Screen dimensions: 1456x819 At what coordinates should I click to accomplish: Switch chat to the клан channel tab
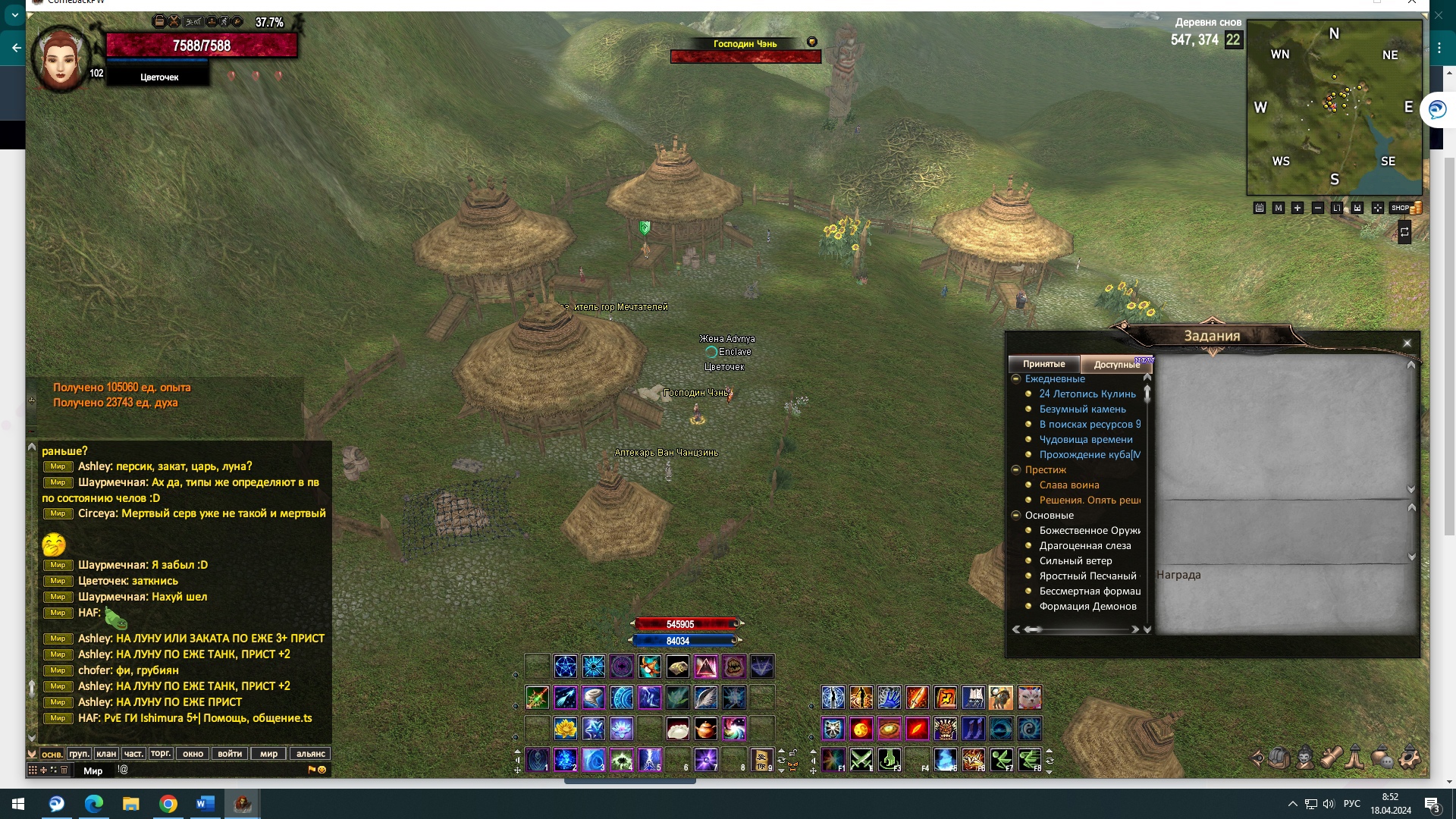pyautogui.click(x=106, y=754)
